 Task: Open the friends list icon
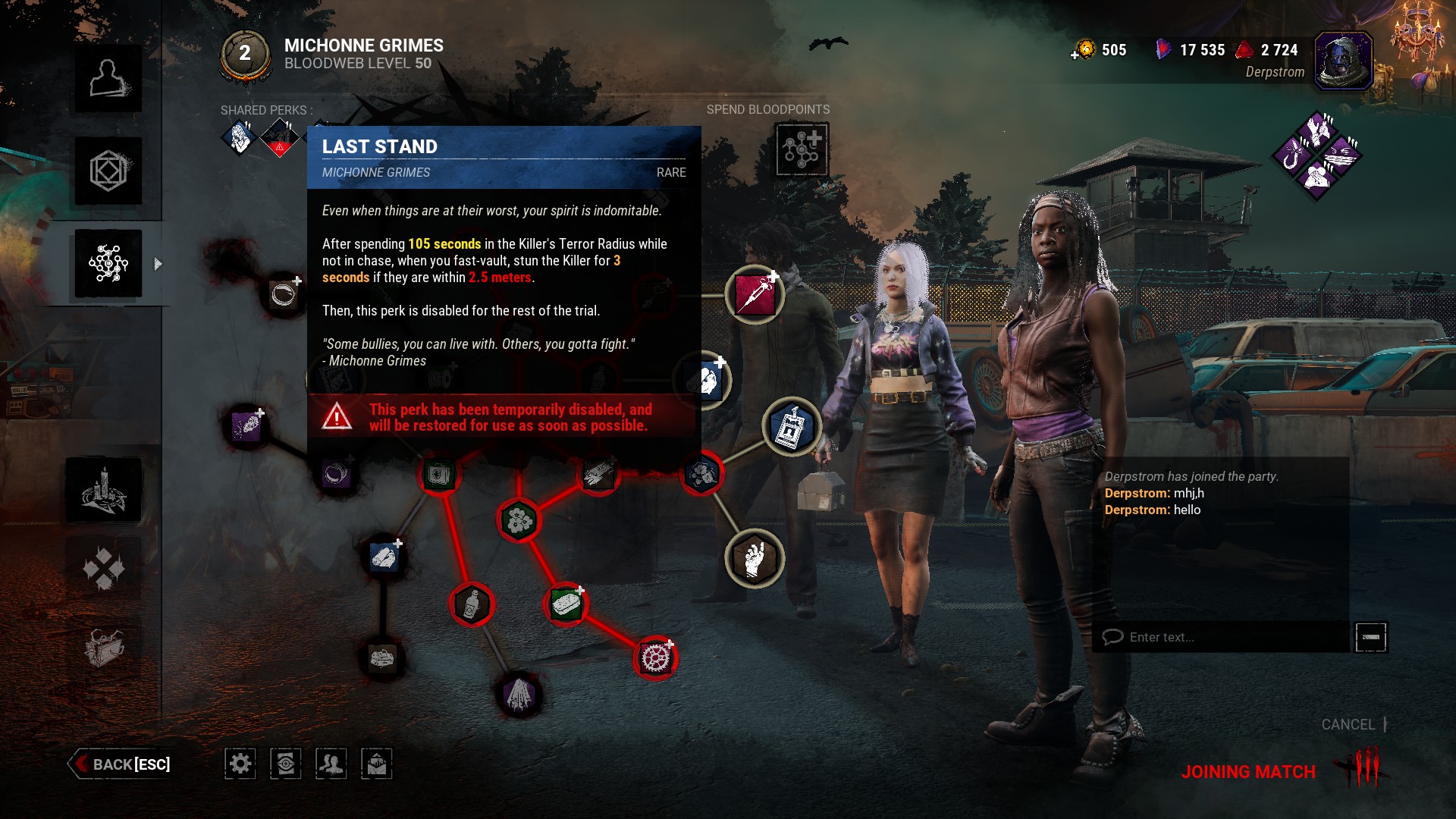[331, 764]
